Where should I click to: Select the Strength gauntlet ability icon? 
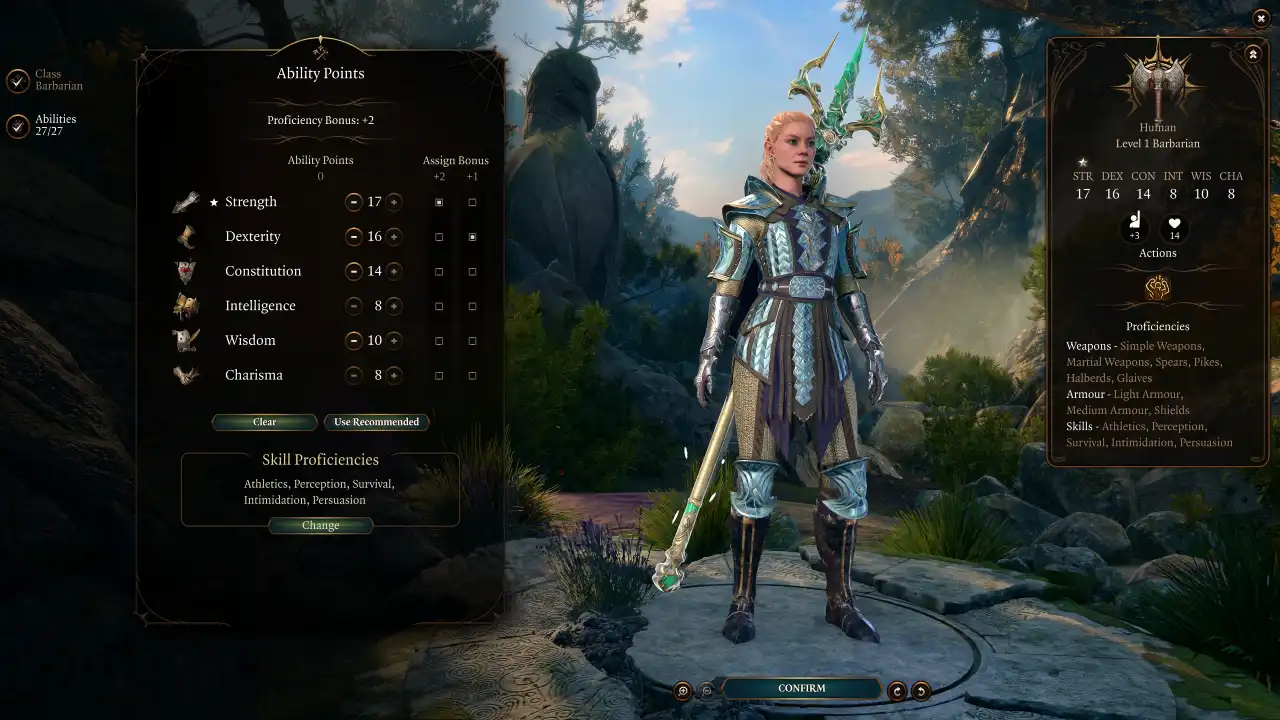[x=186, y=201]
